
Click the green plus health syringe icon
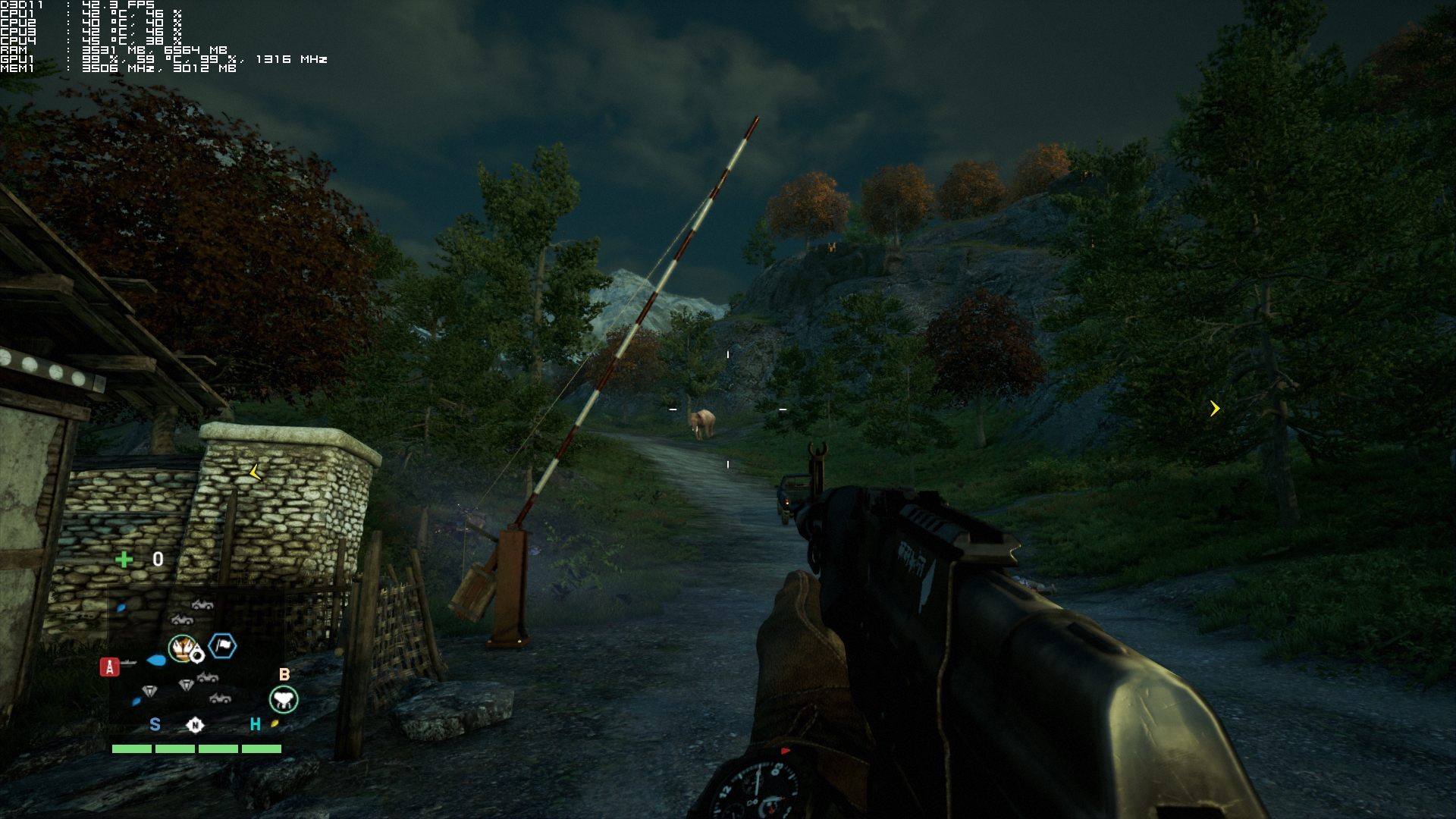click(124, 560)
